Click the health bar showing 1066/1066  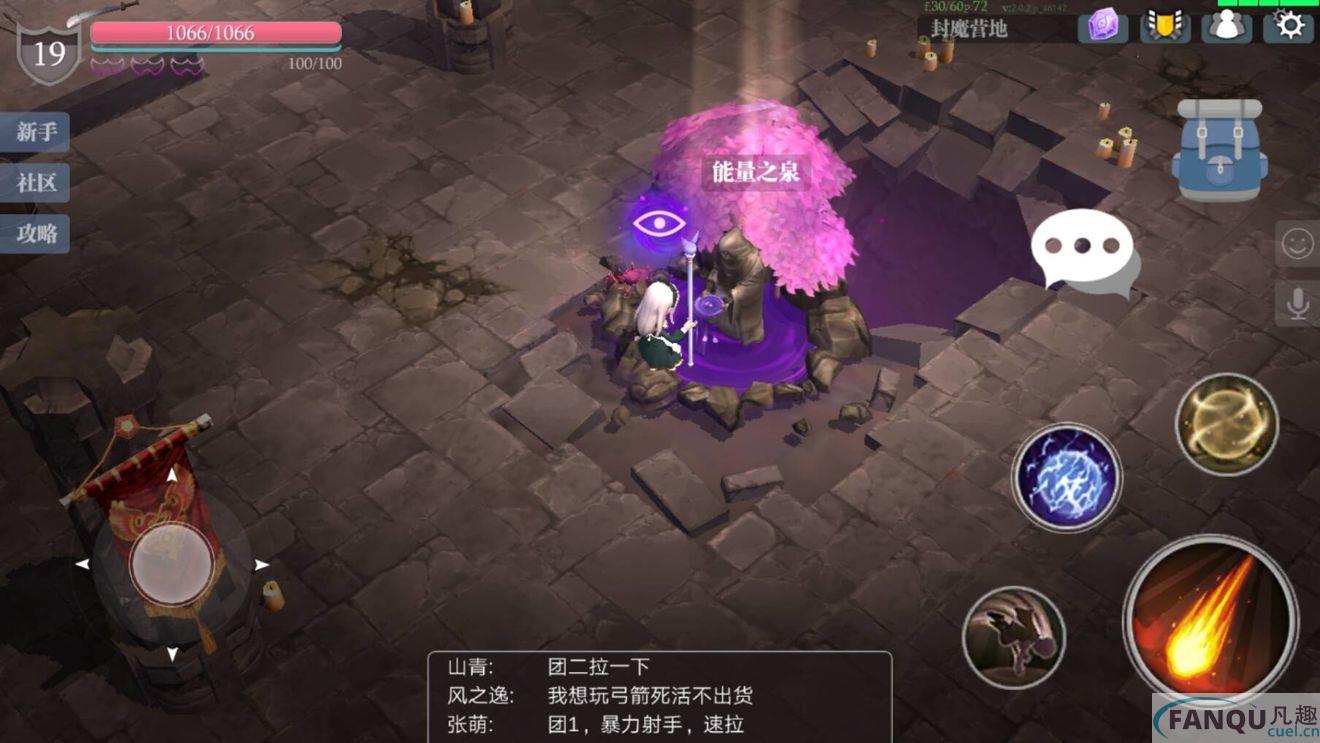(x=213, y=32)
